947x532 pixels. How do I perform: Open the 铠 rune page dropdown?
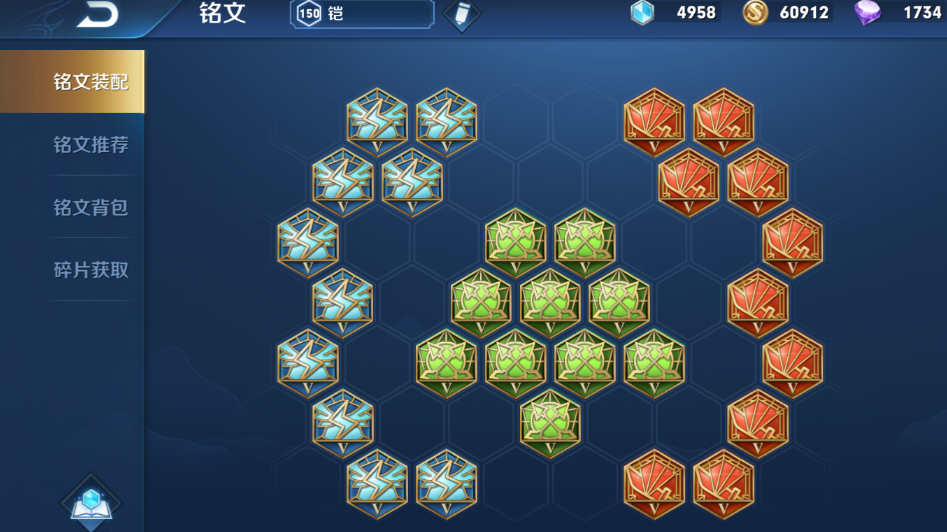362,14
